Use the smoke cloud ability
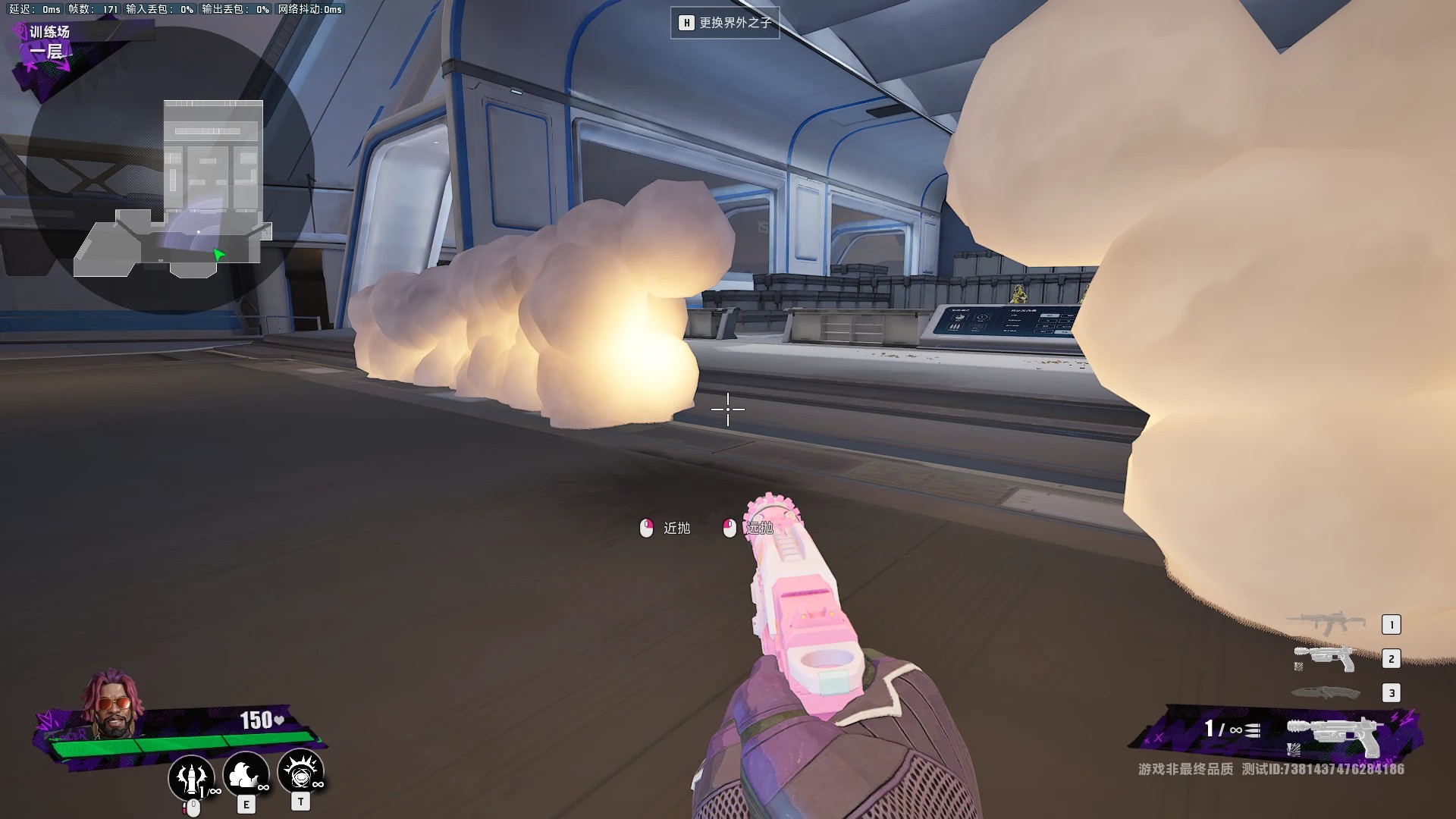Screen dimensions: 1456x819 (x=245, y=773)
